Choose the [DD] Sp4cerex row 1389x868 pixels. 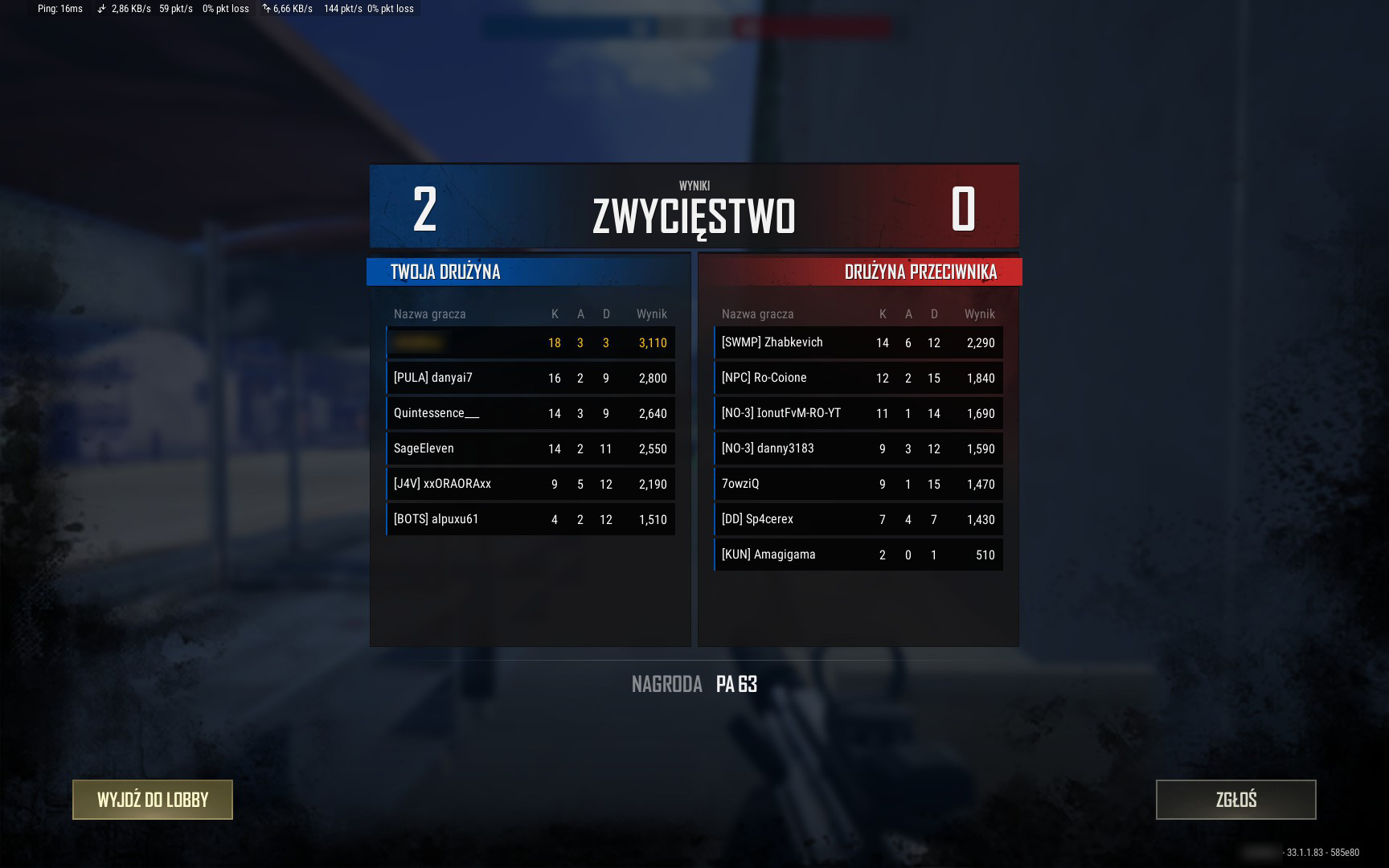(858, 519)
